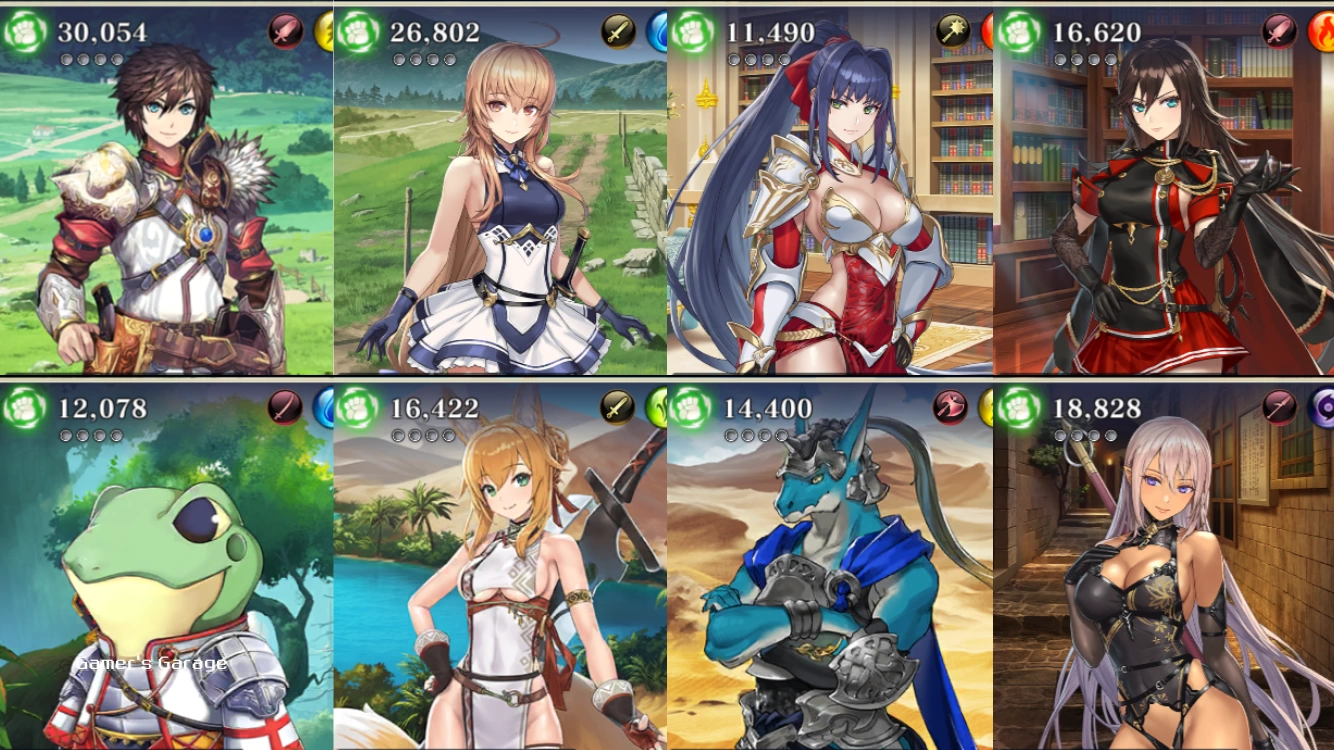Click the sword weapon icon beside 26,802

(618, 32)
